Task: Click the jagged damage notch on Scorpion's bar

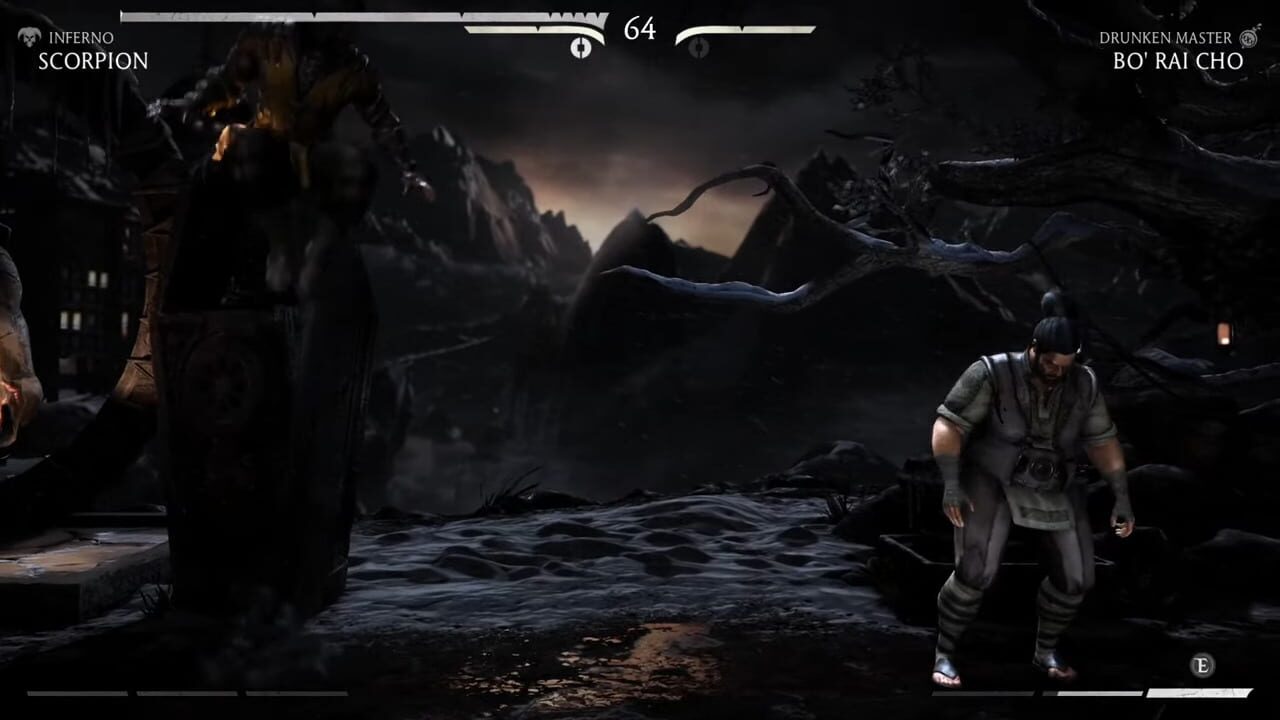Action: pos(575,18)
